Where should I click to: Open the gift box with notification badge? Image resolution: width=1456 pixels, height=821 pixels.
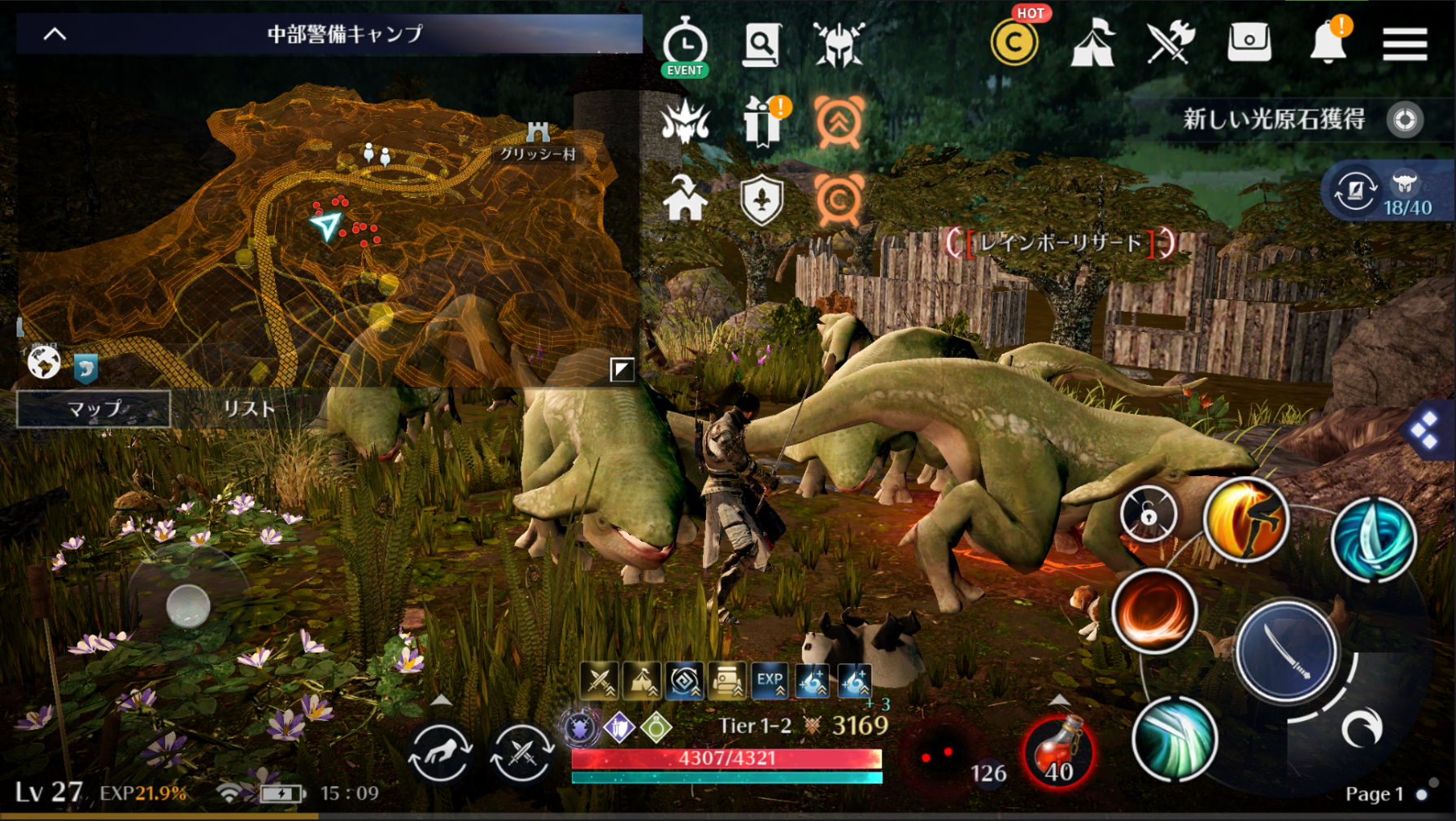point(762,122)
